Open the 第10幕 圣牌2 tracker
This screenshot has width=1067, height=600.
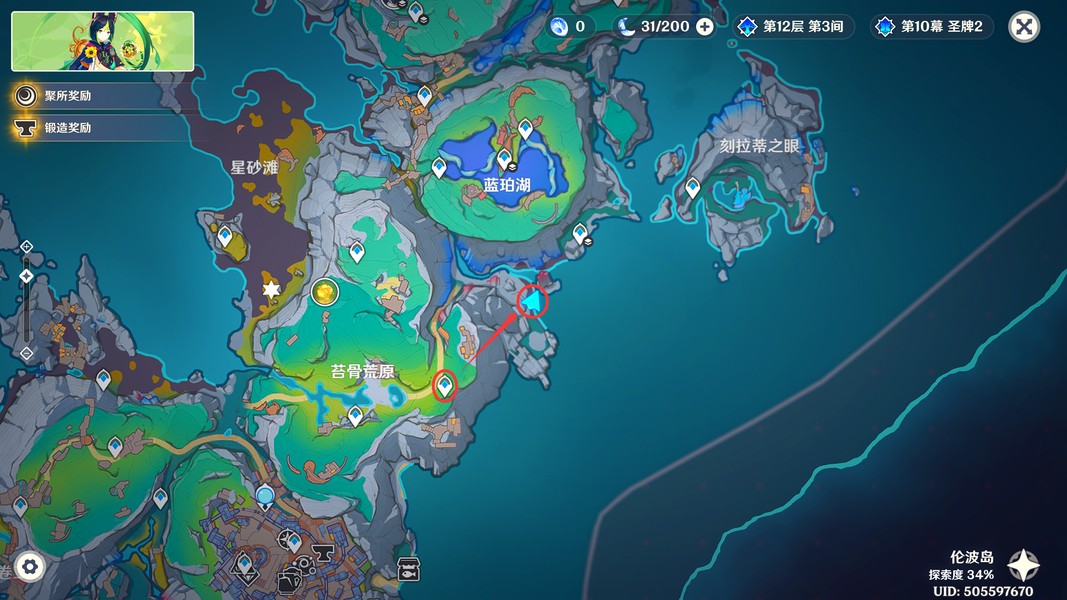tap(932, 27)
